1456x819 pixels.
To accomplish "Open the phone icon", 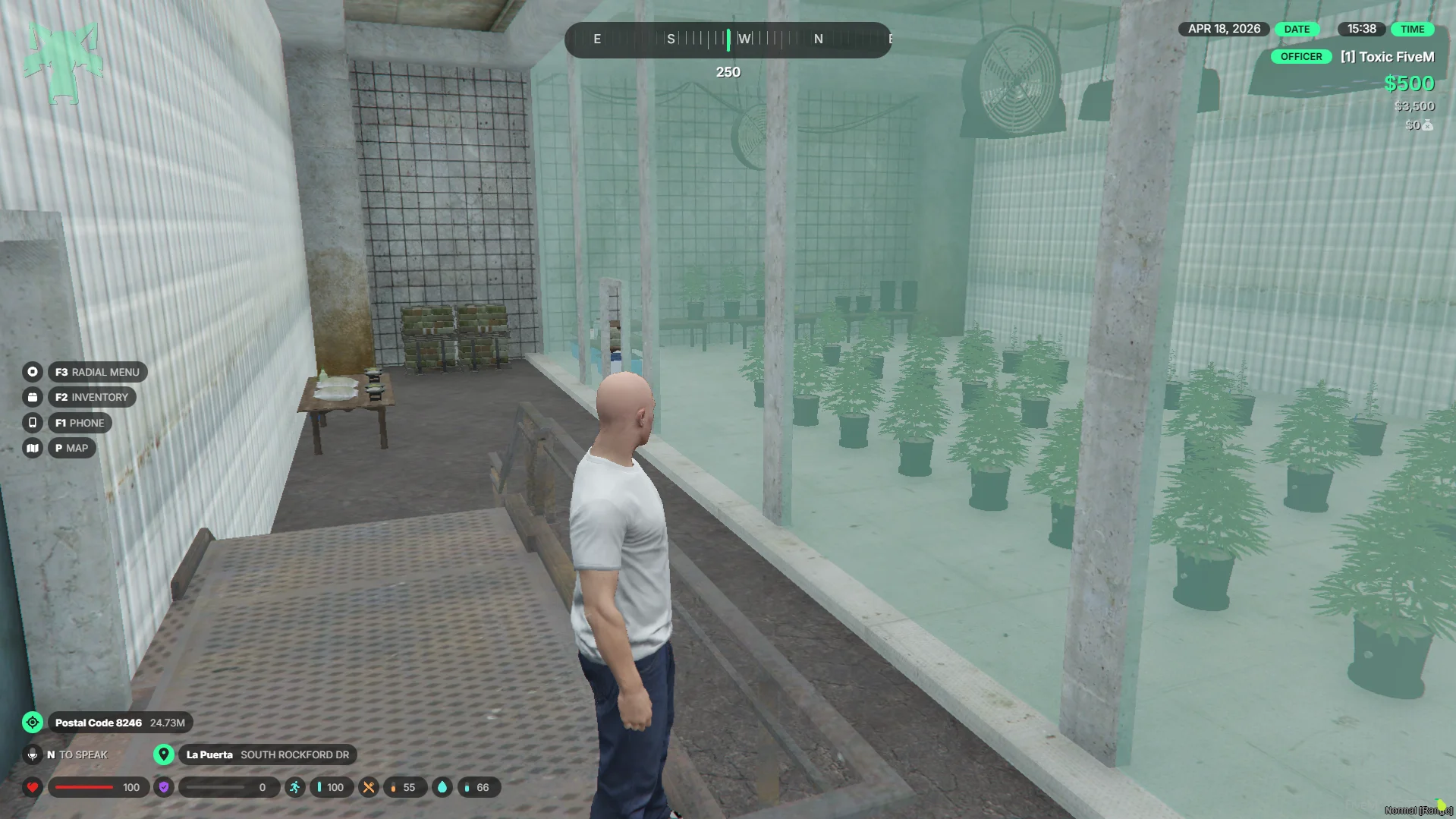I will (x=33, y=423).
